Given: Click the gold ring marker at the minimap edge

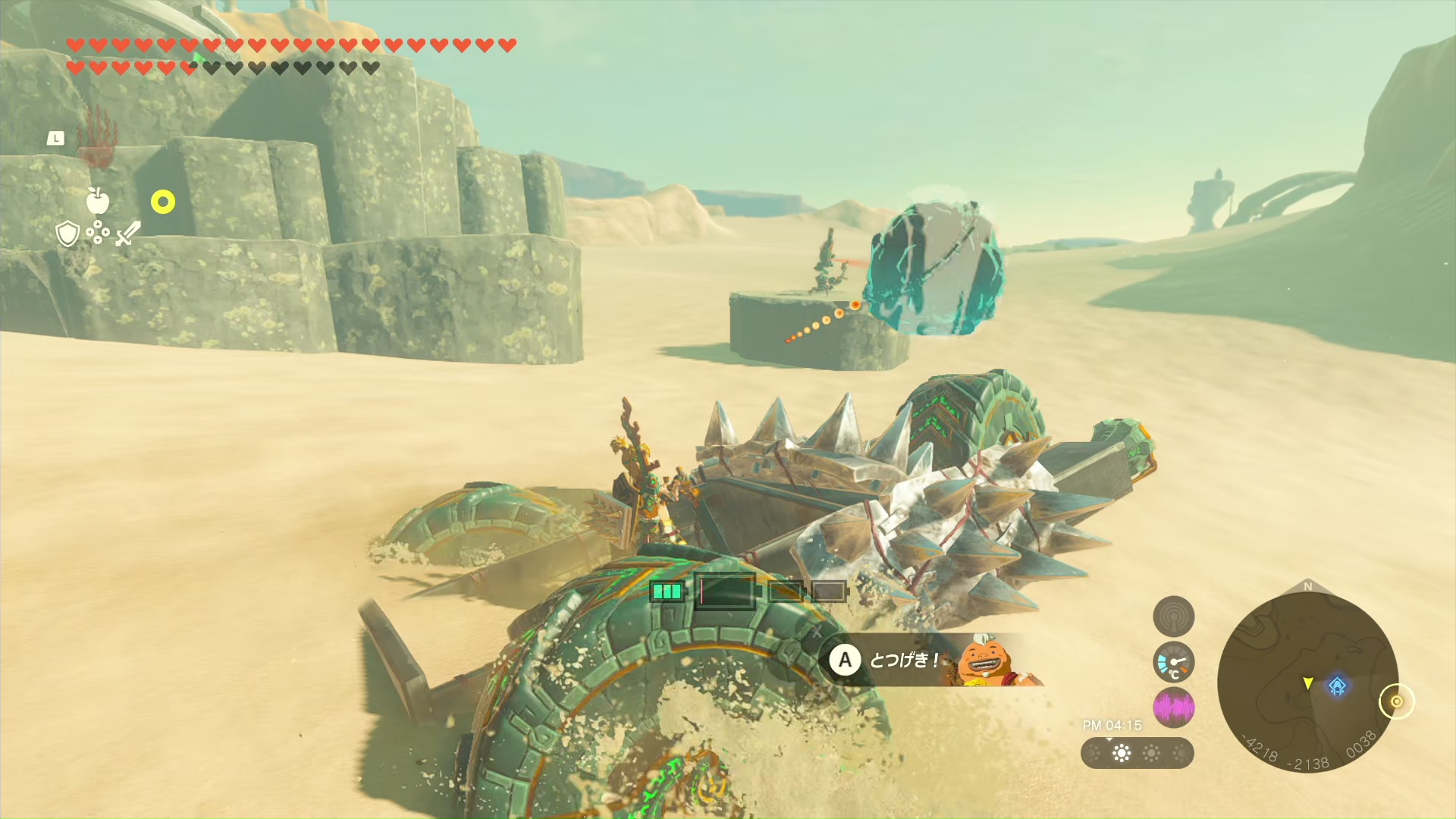Looking at the screenshot, I should pyautogui.click(x=1396, y=701).
